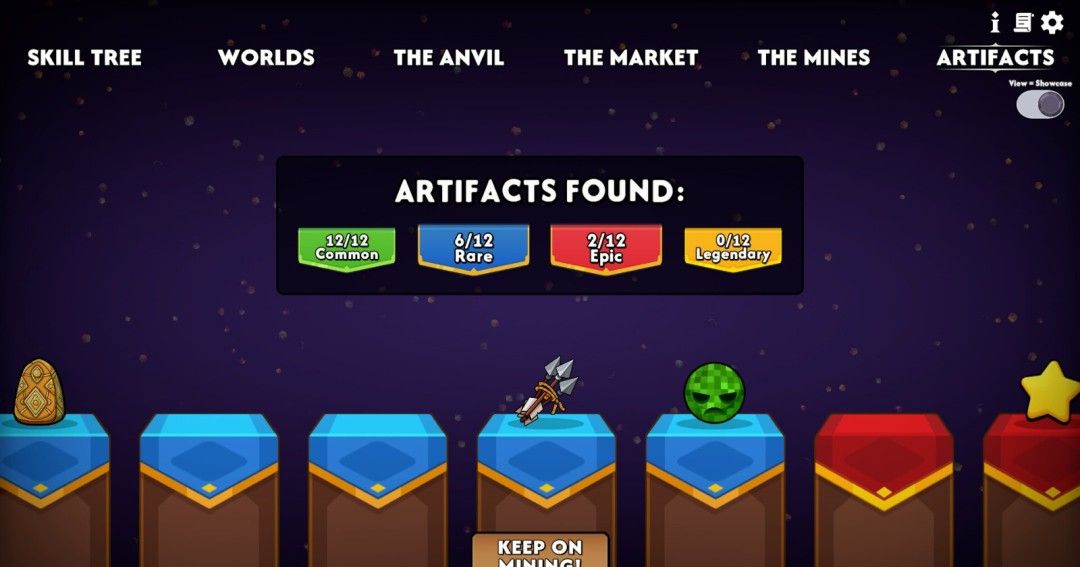Click the Keep On Mining button
1080x567 pixels.
pos(540,550)
